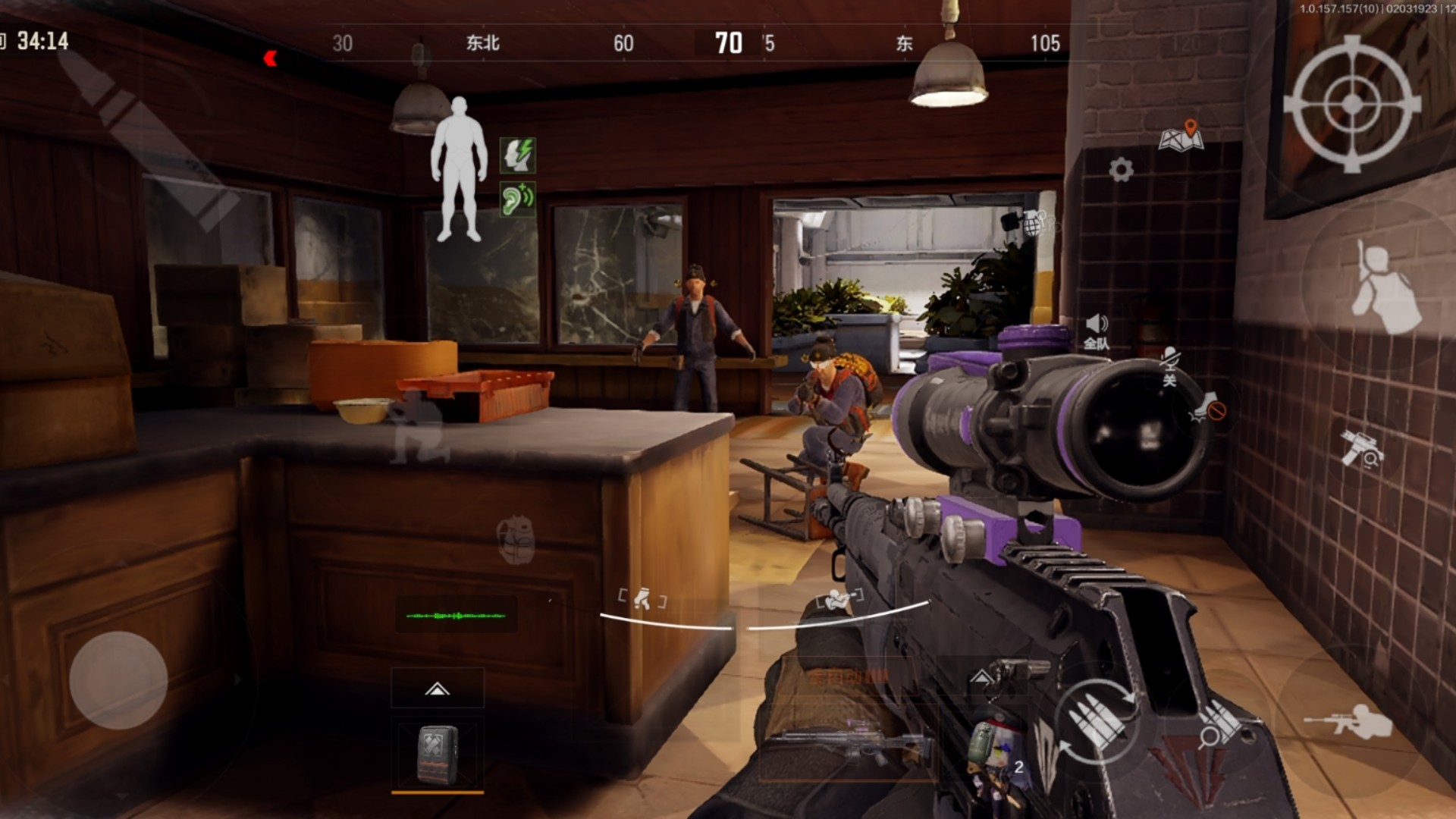
Task: Tap the faint mask icon
Action: (x=516, y=539)
